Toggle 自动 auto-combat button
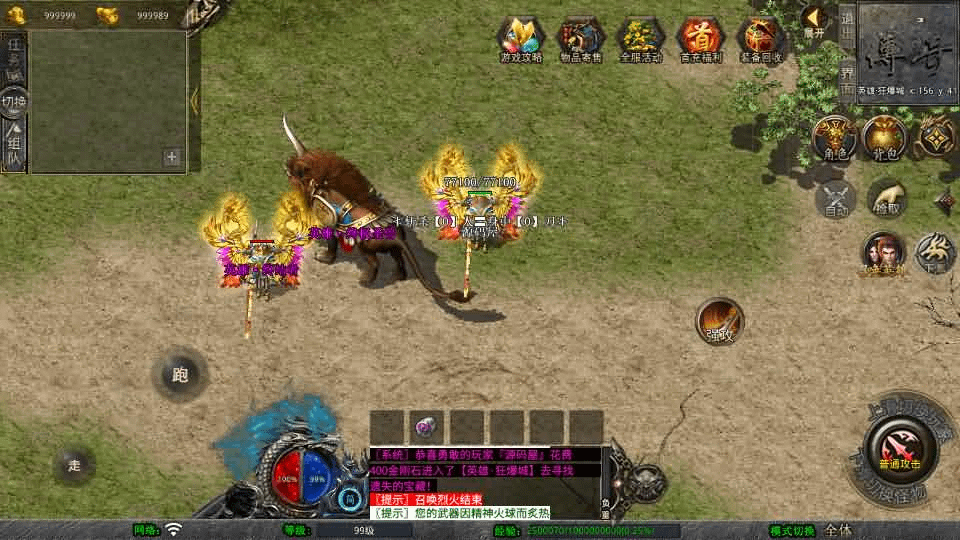Image resolution: width=960 pixels, height=540 pixels. 835,199
